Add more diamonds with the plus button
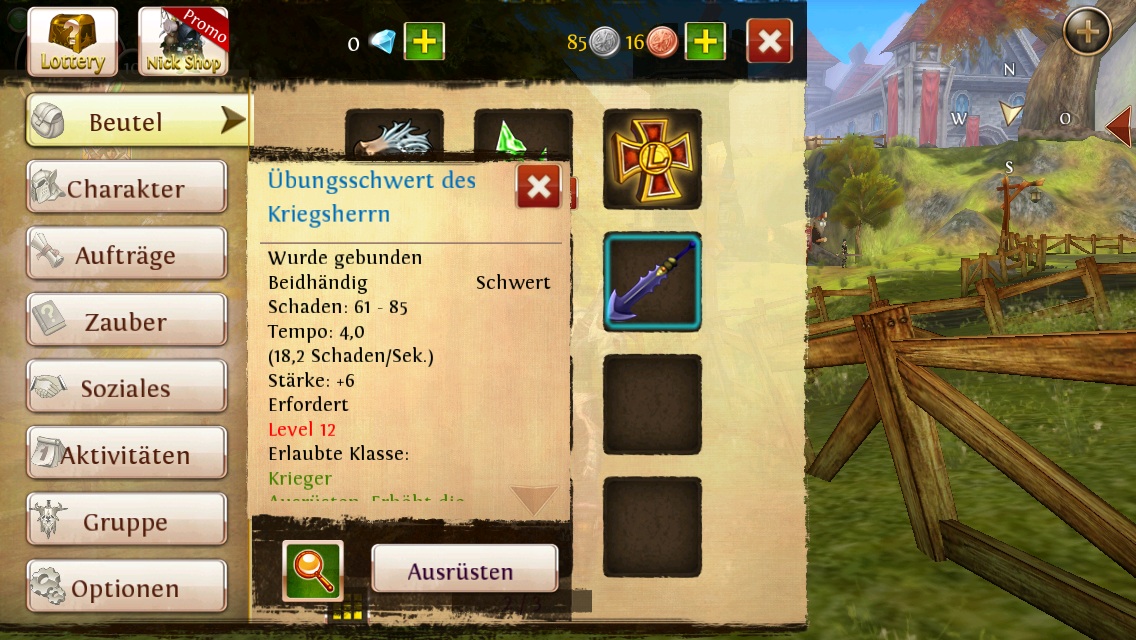This screenshot has height=640, width=1136. [424, 42]
